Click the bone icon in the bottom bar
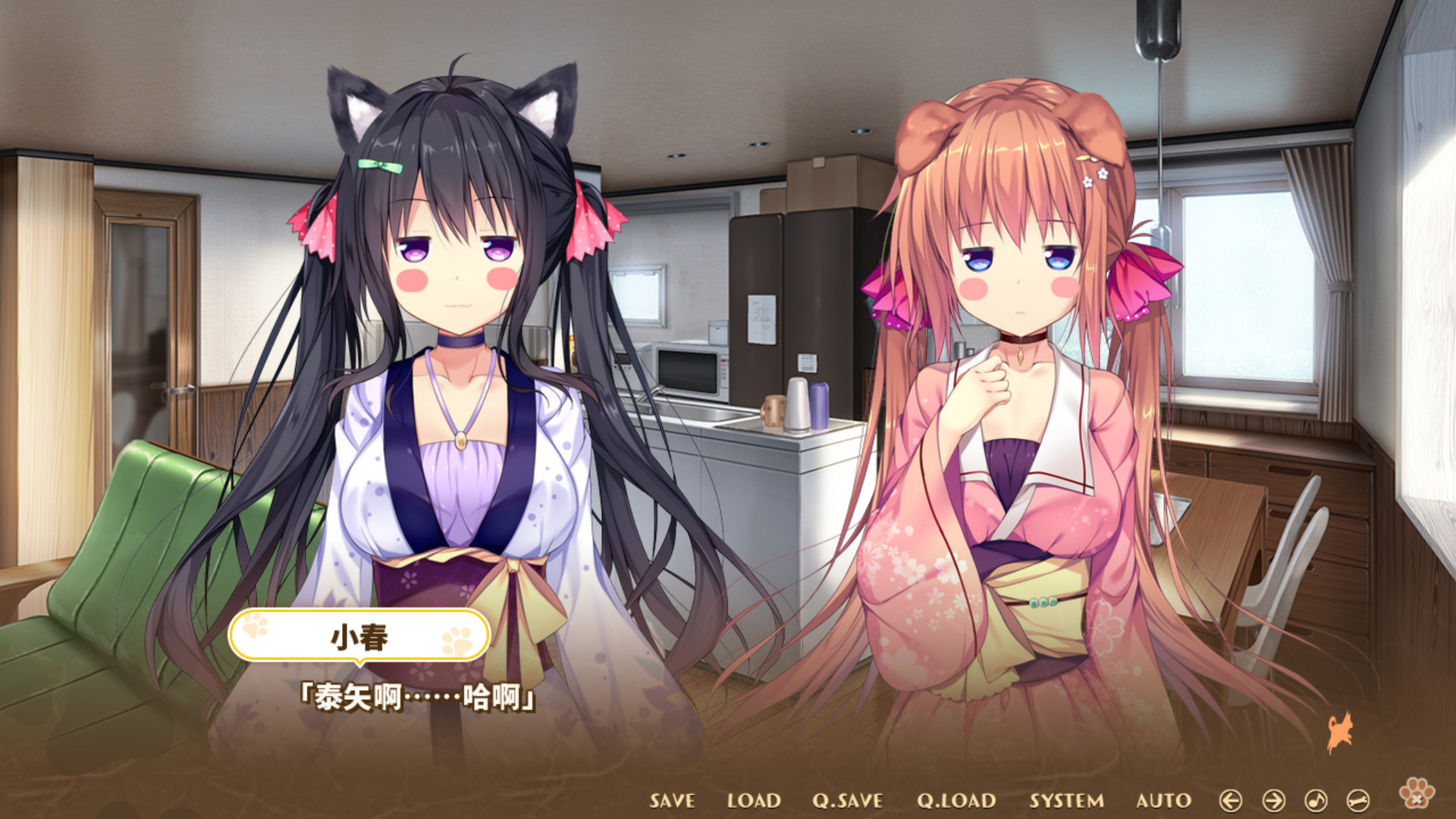This screenshot has width=1456, height=819. tap(1358, 800)
